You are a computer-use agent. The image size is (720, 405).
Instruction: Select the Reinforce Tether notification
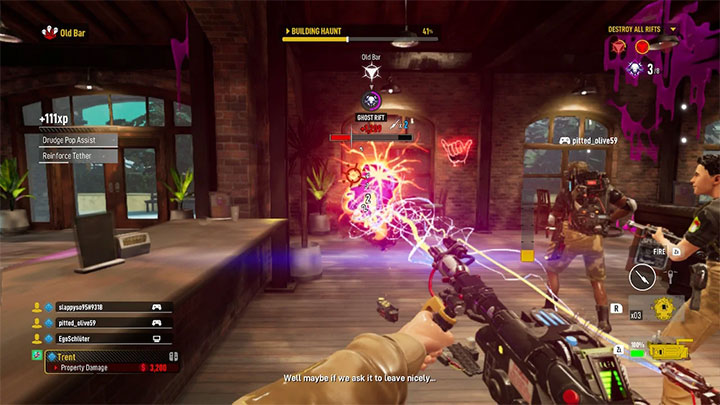tap(78, 156)
